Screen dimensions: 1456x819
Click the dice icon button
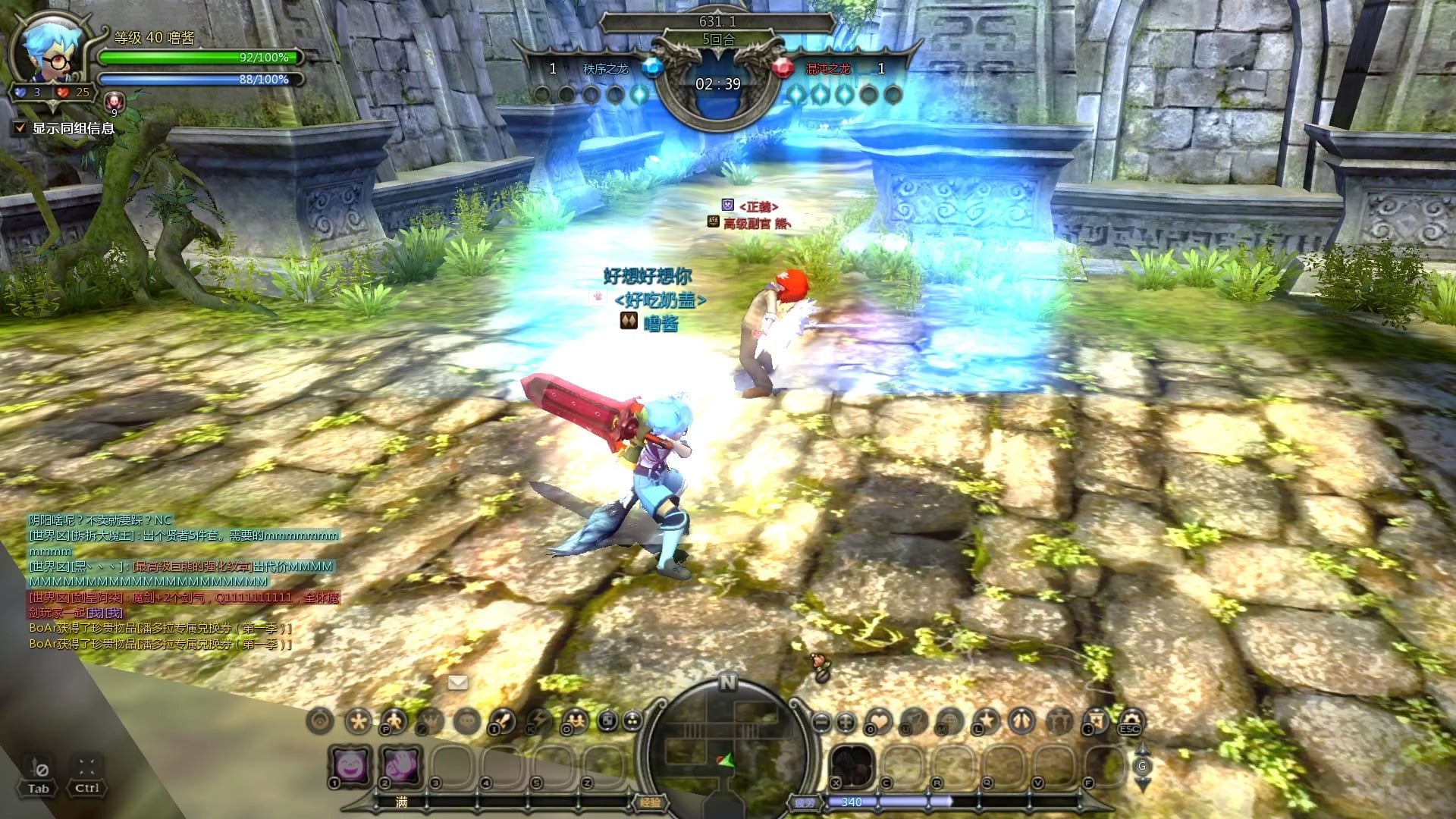pos(607,720)
